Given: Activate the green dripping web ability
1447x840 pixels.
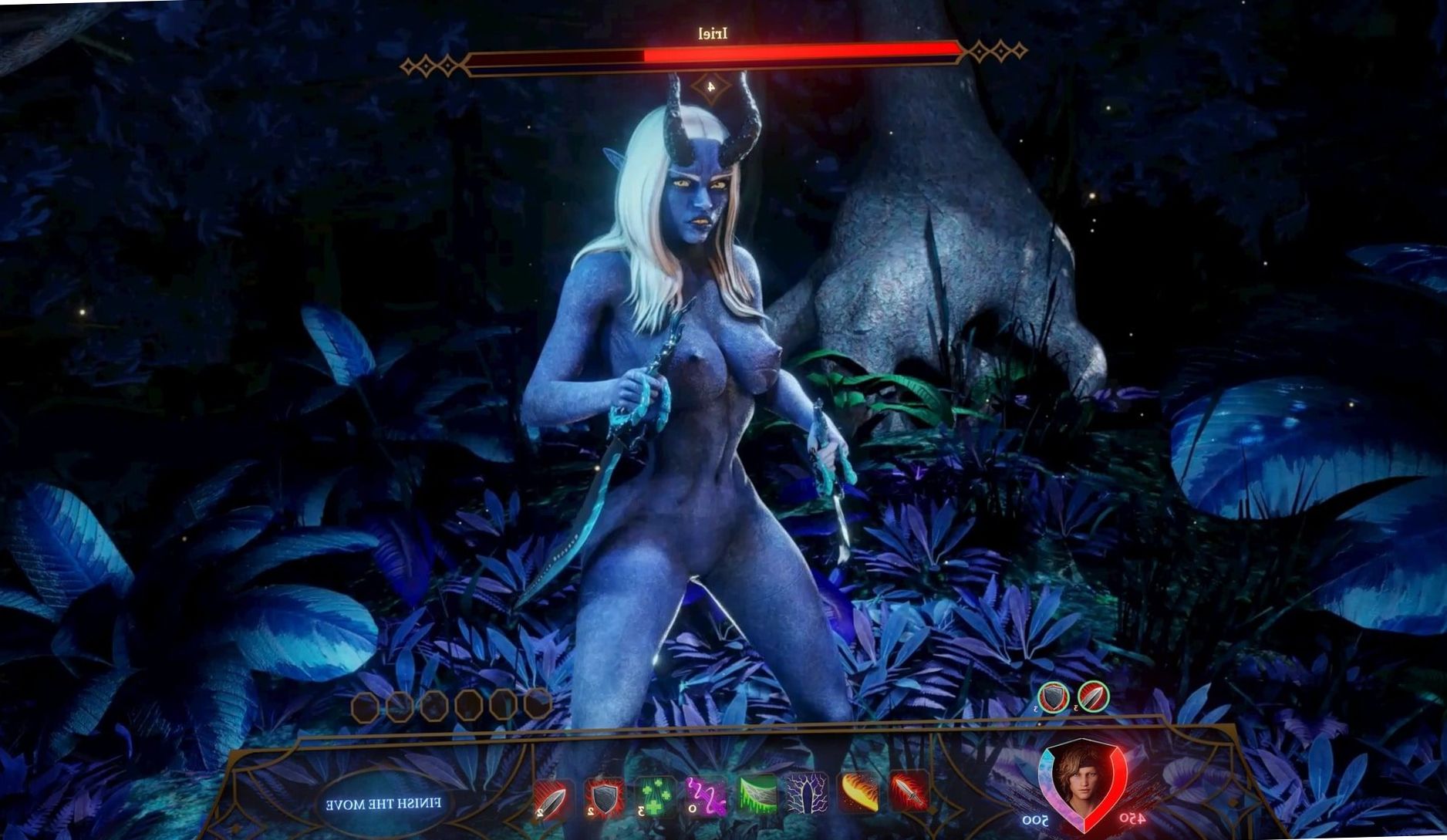Looking at the screenshot, I should click(x=757, y=795).
